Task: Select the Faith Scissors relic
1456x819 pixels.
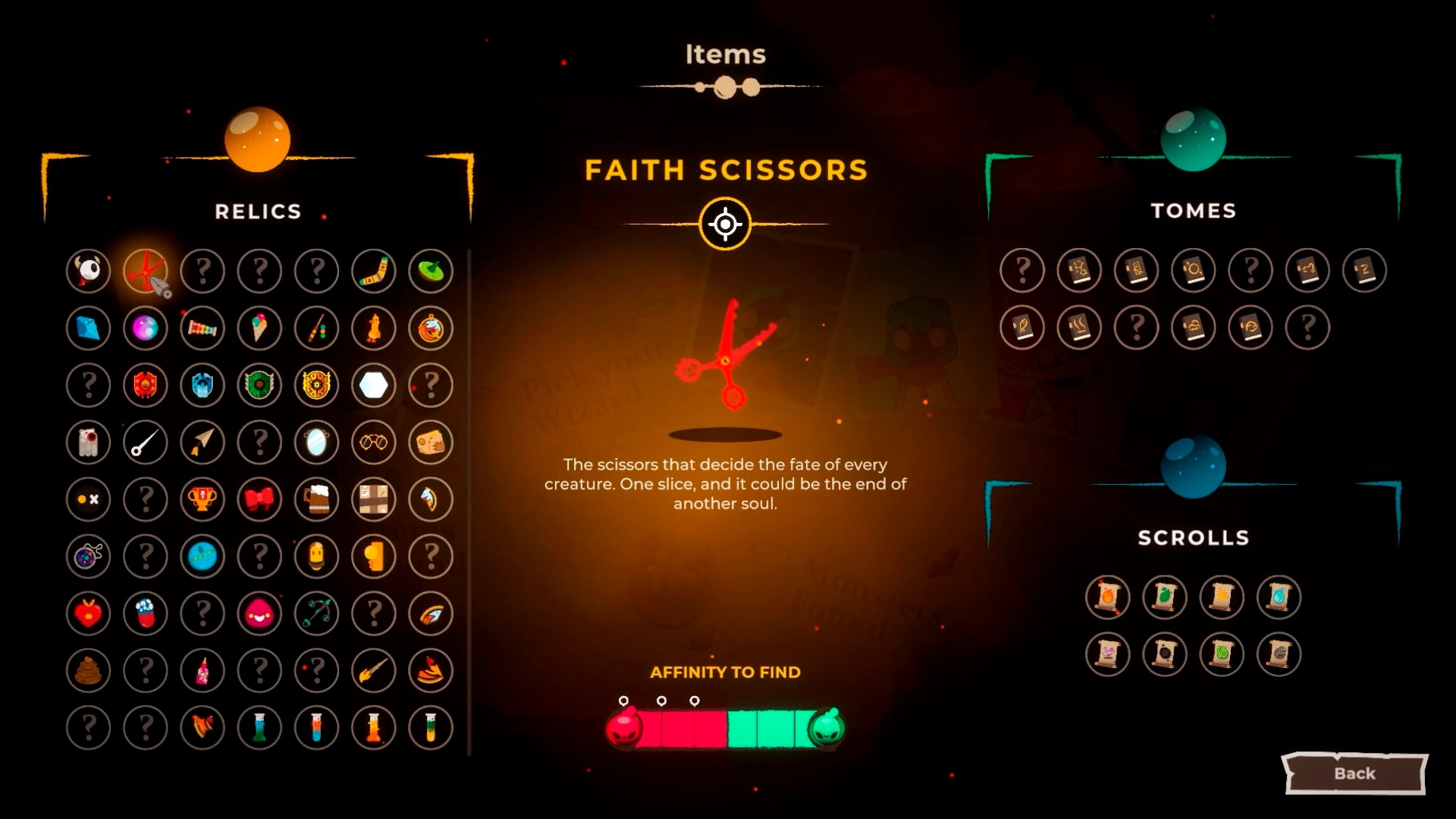Action: pos(146,271)
